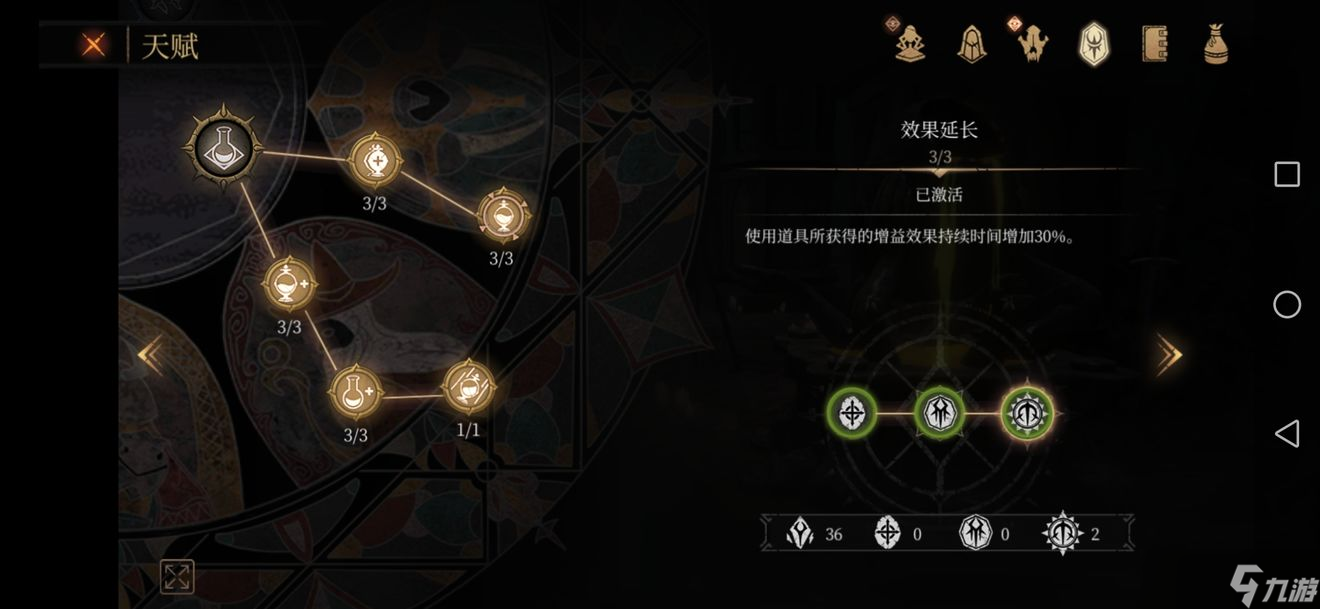Go to the previous talent page
This screenshot has width=1320, height=609.
(150, 355)
